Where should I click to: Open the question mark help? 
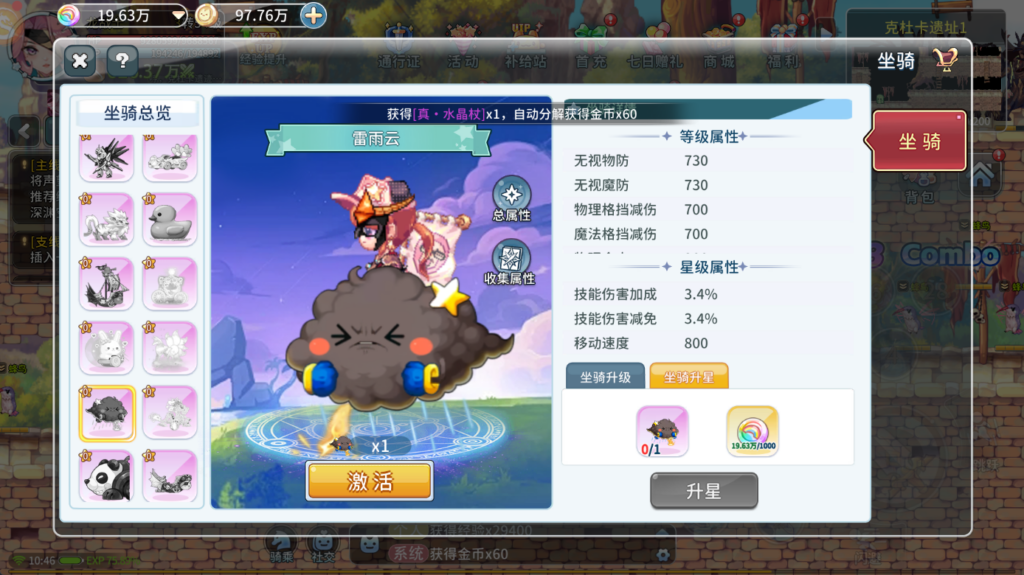[x=122, y=62]
